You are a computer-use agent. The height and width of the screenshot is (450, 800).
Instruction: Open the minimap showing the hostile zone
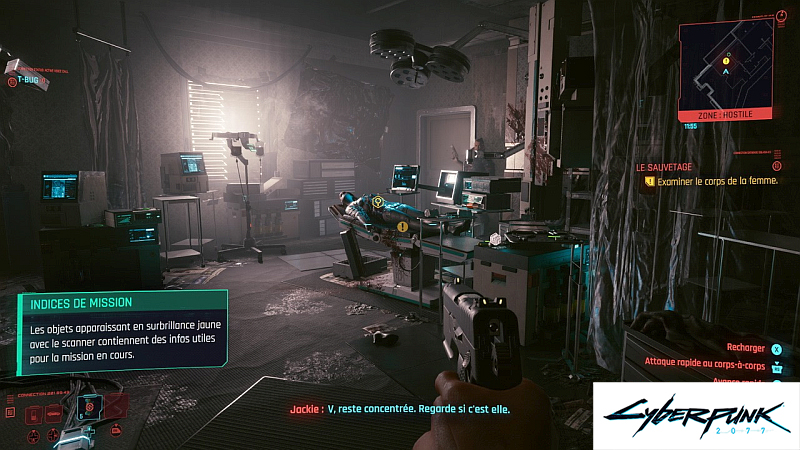pos(727,66)
